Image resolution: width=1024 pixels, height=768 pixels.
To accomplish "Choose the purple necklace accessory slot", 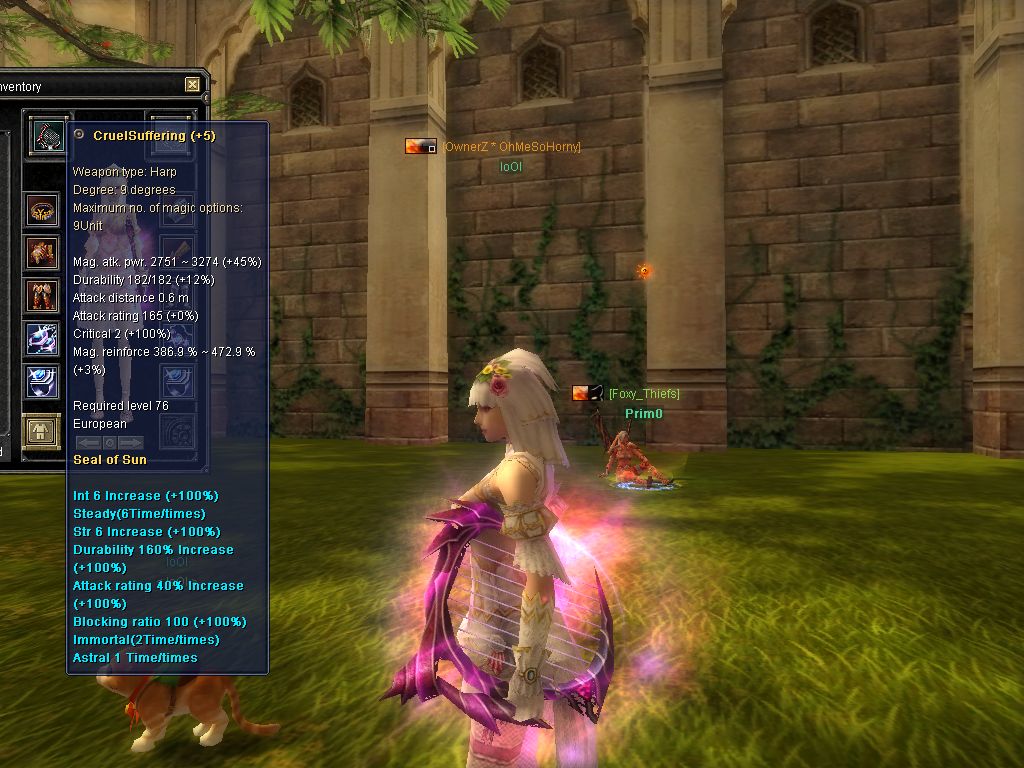I will [x=42, y=339].
